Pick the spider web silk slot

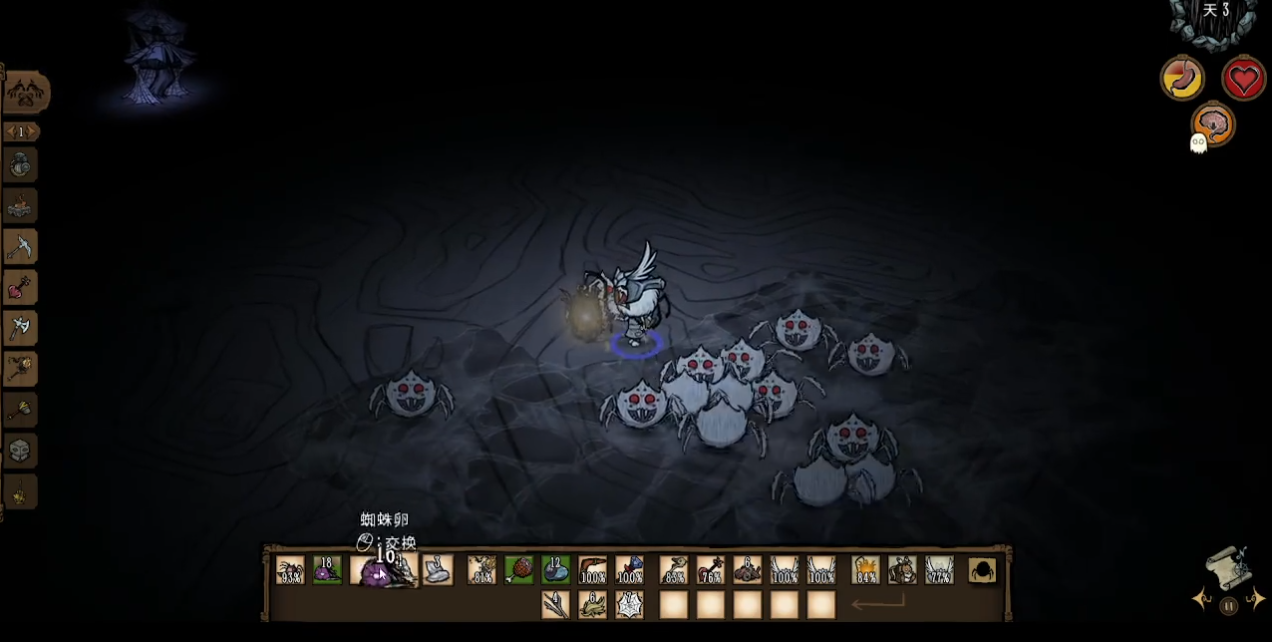(630, 604)
